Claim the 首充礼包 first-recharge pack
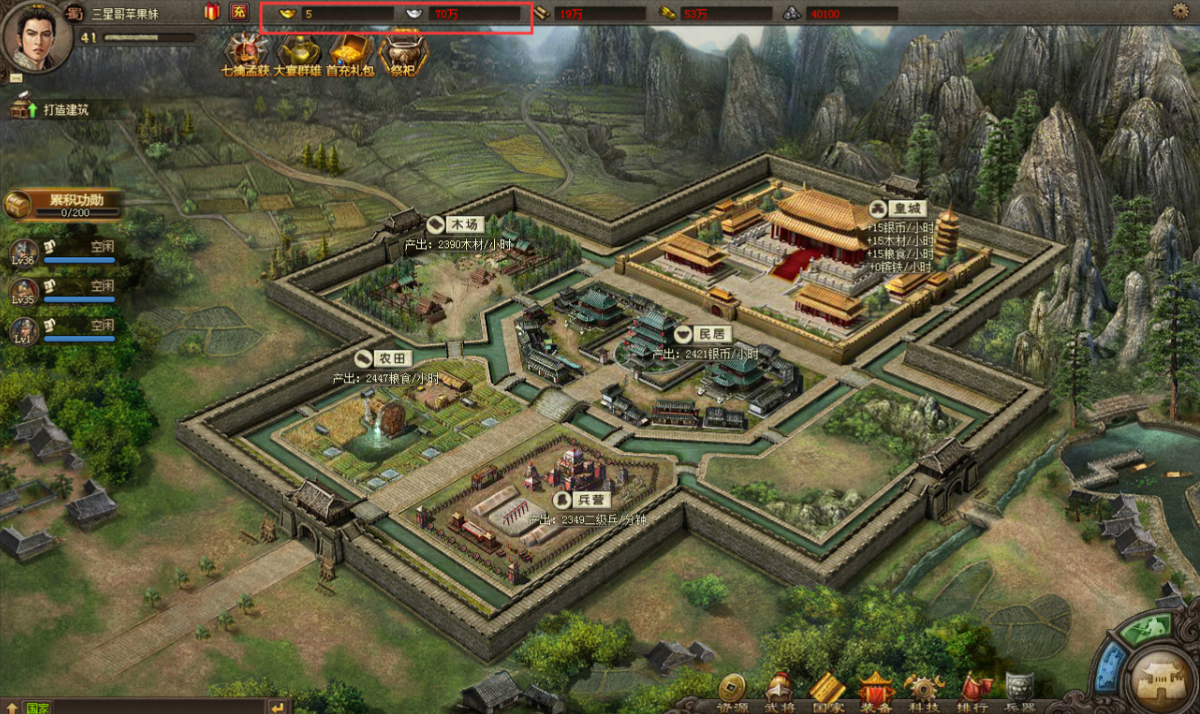1200x714 pixels. point(349,52)
